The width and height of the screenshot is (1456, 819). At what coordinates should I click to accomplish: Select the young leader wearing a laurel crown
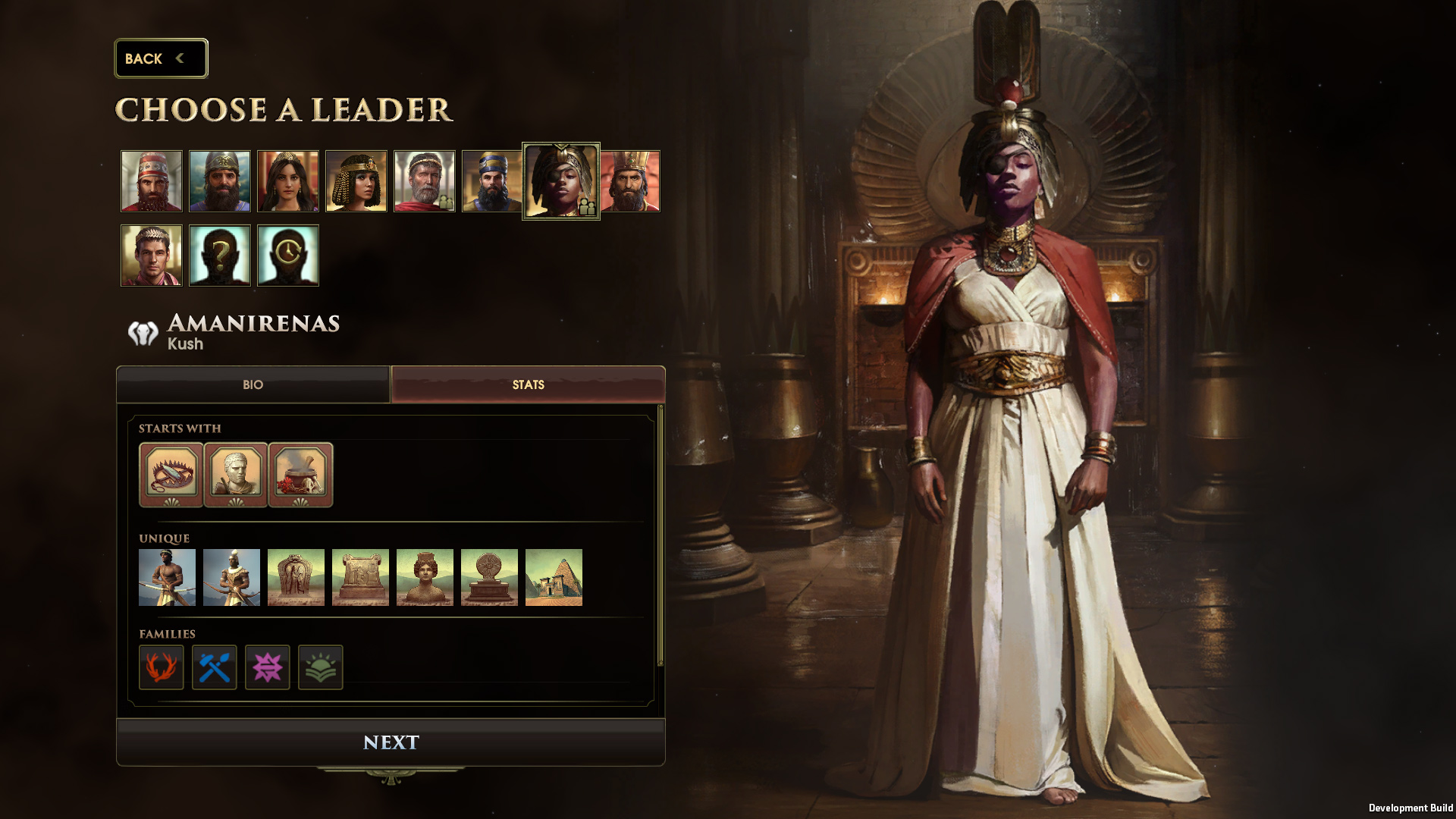pyautogui.click(x=152, y=256)
